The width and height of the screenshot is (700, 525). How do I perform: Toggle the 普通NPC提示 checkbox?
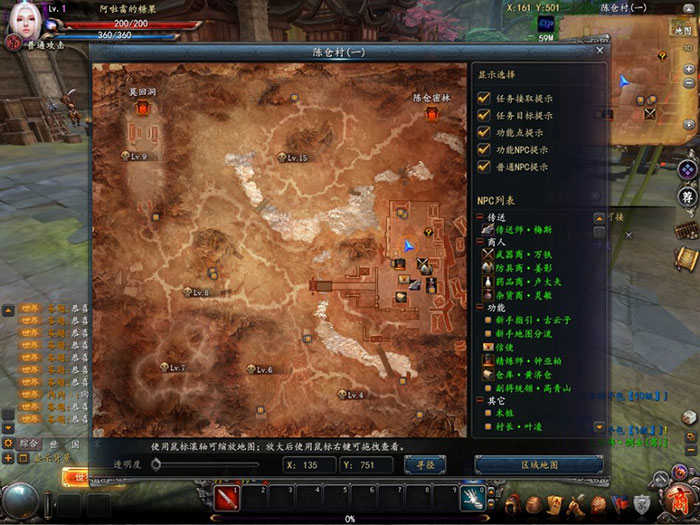[484, 167]
